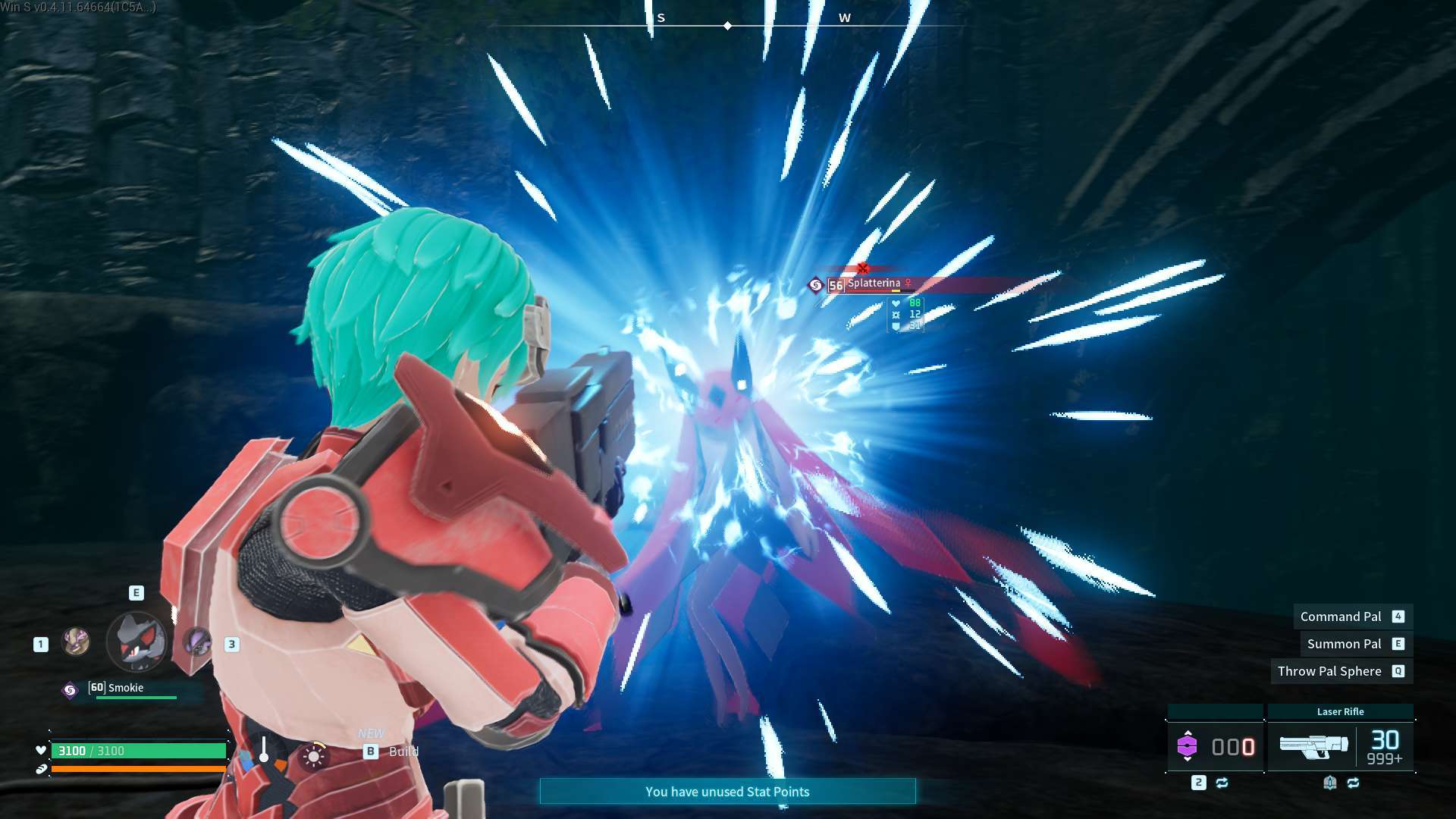Click the compass bar's center marker
The width and height of the screenshot is (1456, 819).
click(727, 26)
